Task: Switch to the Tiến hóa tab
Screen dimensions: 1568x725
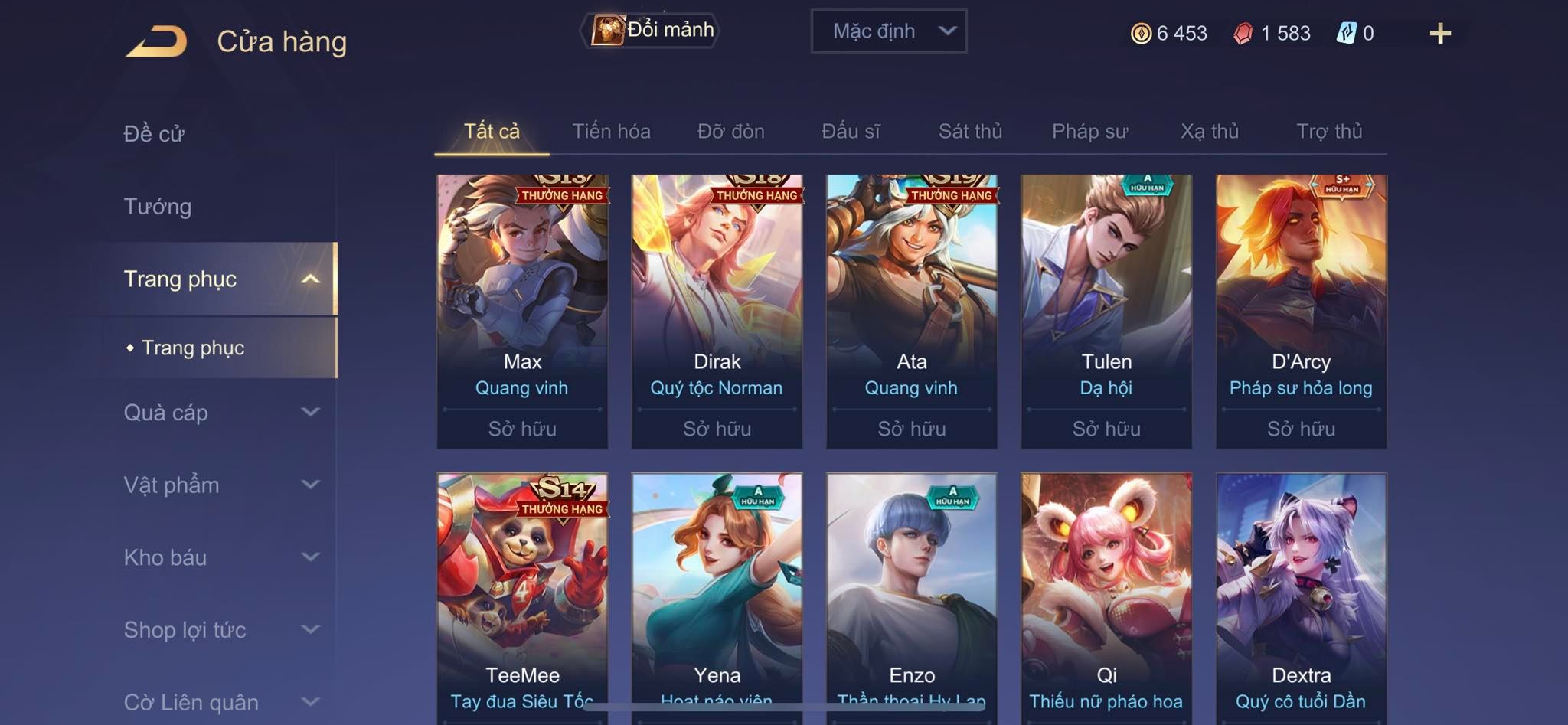Action: pyautogui.click(x=611, y=132)
